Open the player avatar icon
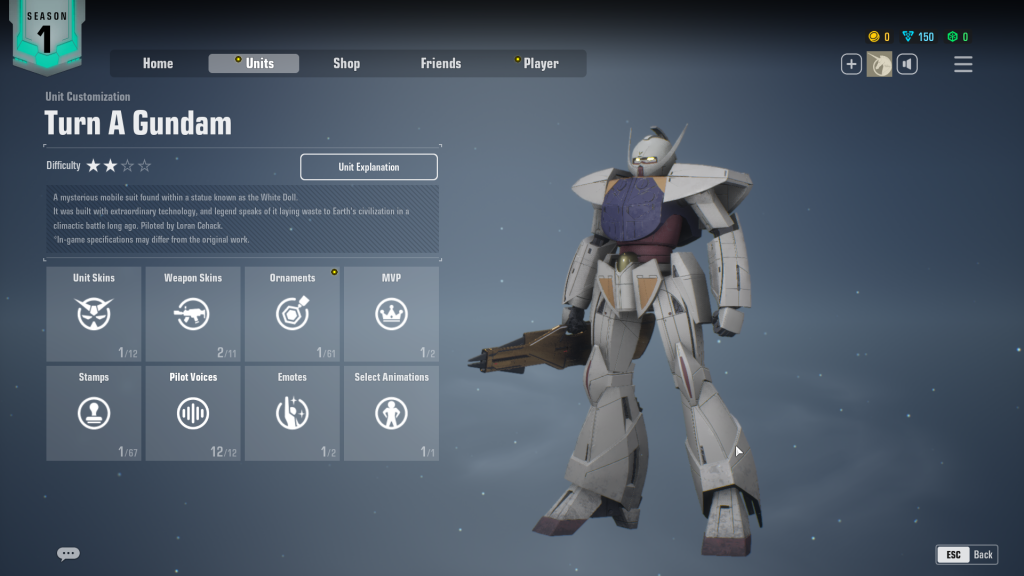The width and height of the screenshot is (1024, 576). [879, 65]
